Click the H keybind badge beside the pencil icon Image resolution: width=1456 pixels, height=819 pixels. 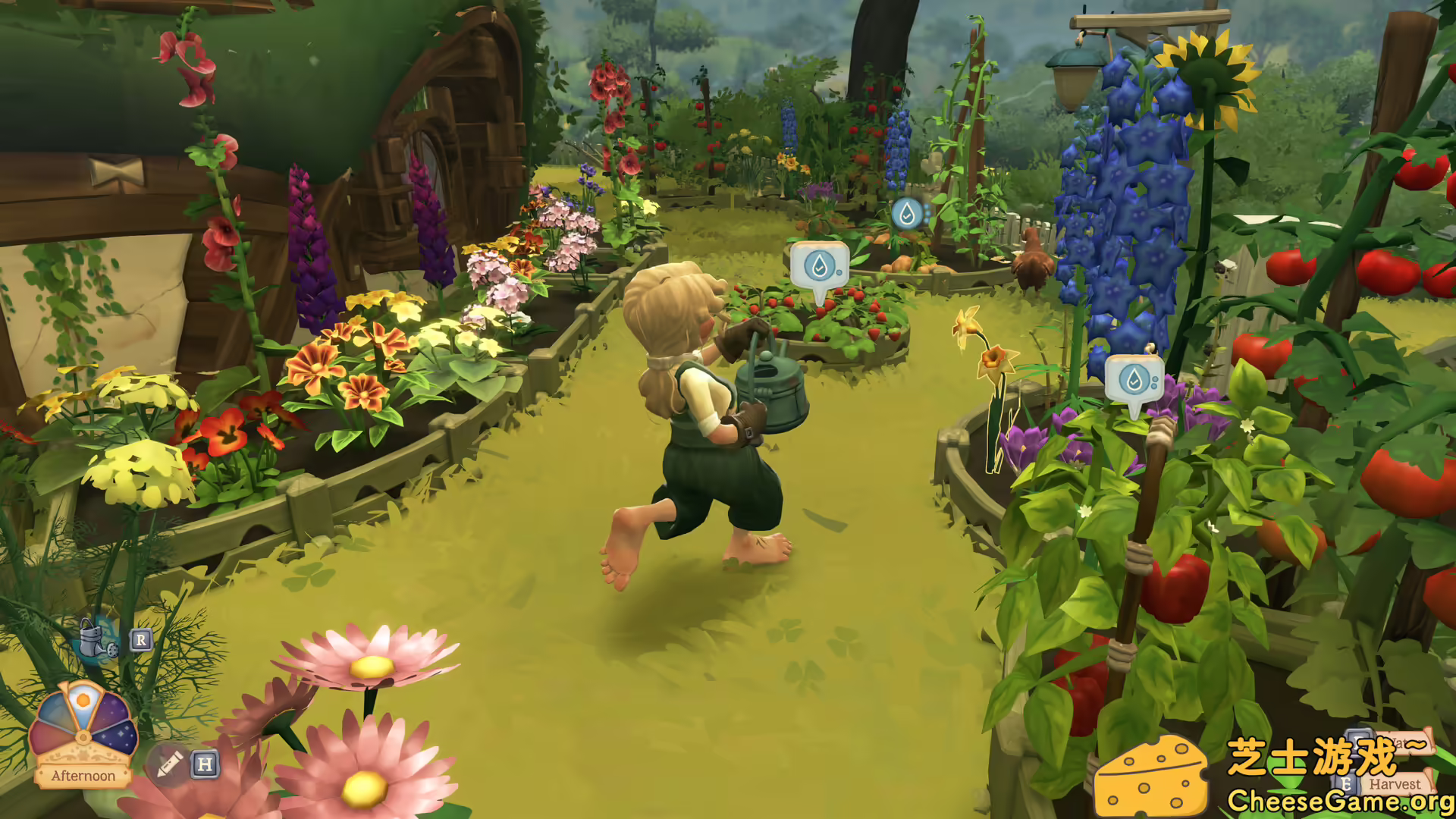(205, 766)
